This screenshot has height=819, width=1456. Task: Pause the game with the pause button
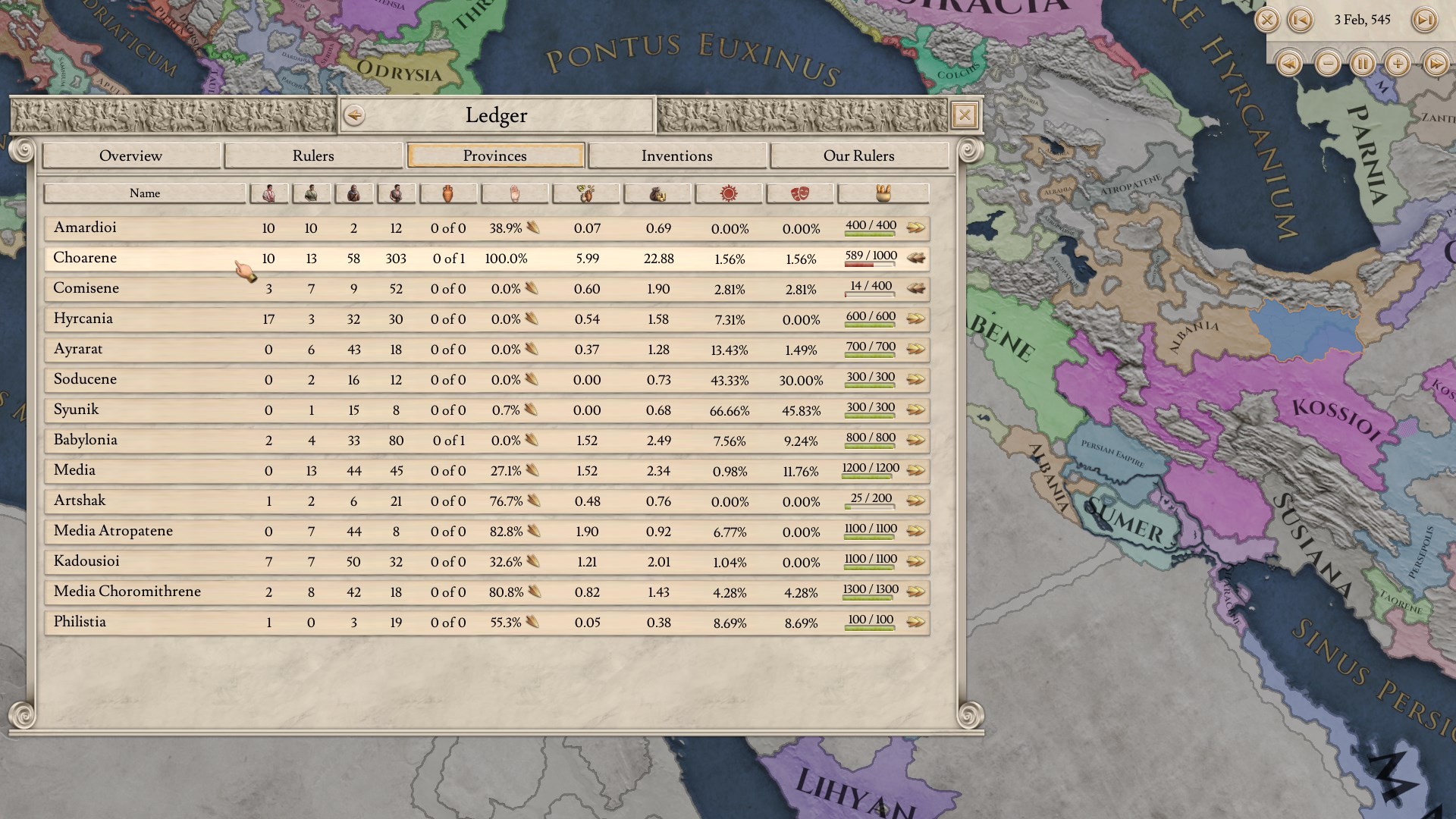[x=1363, y=64]
